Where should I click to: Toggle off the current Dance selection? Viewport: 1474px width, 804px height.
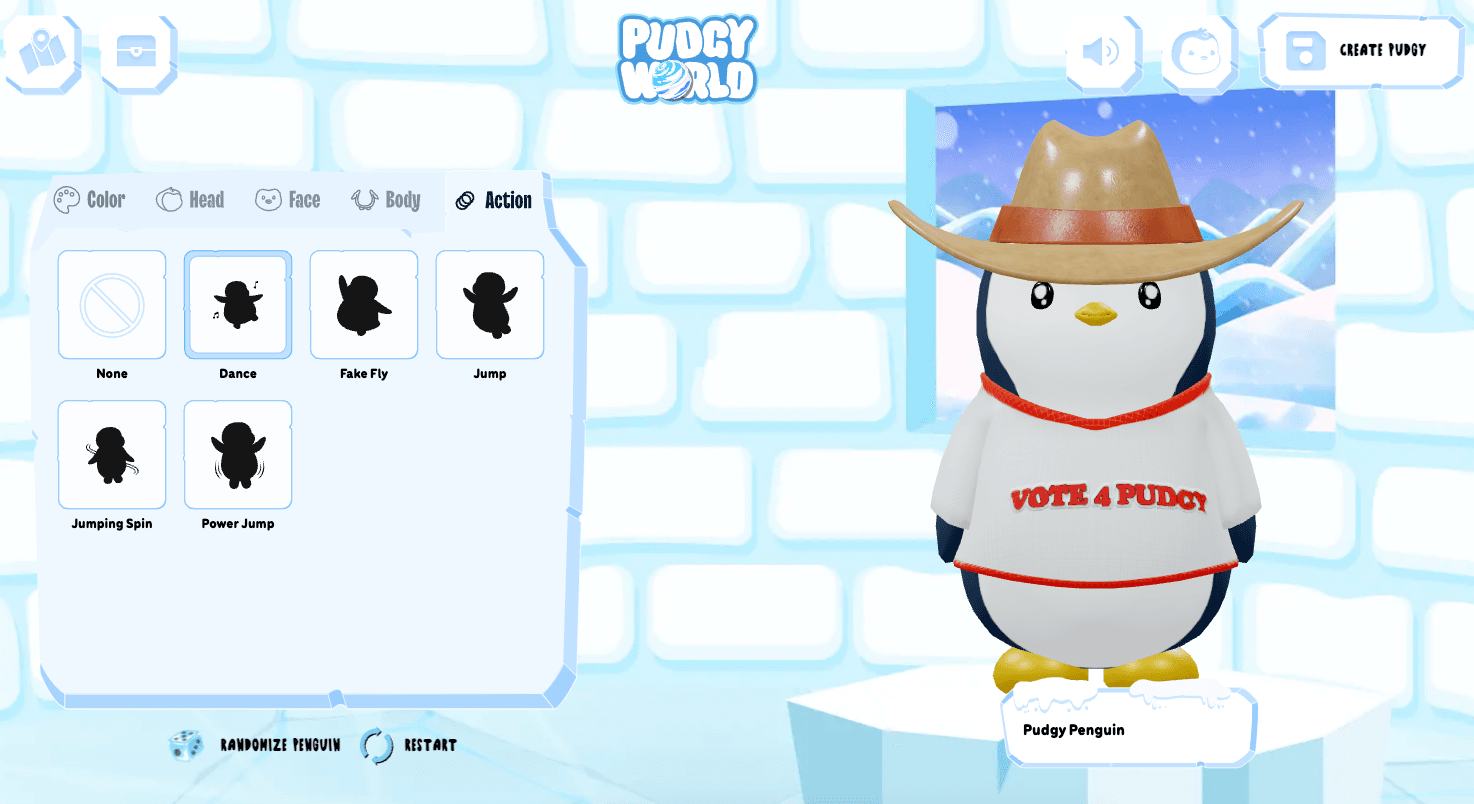click(x=237, y=304)
